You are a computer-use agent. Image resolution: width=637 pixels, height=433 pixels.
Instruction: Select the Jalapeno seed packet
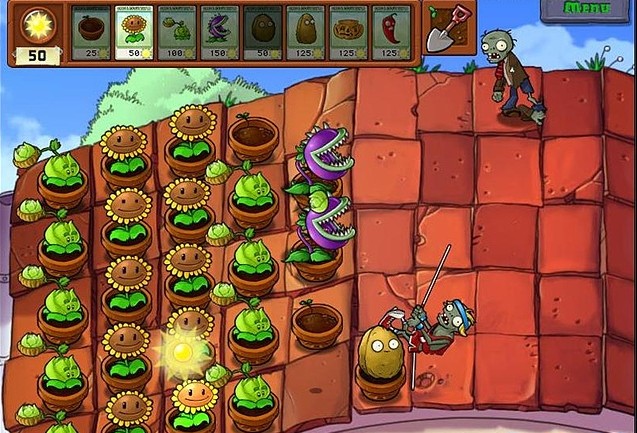pyautogui.click(x=394, y=33)
